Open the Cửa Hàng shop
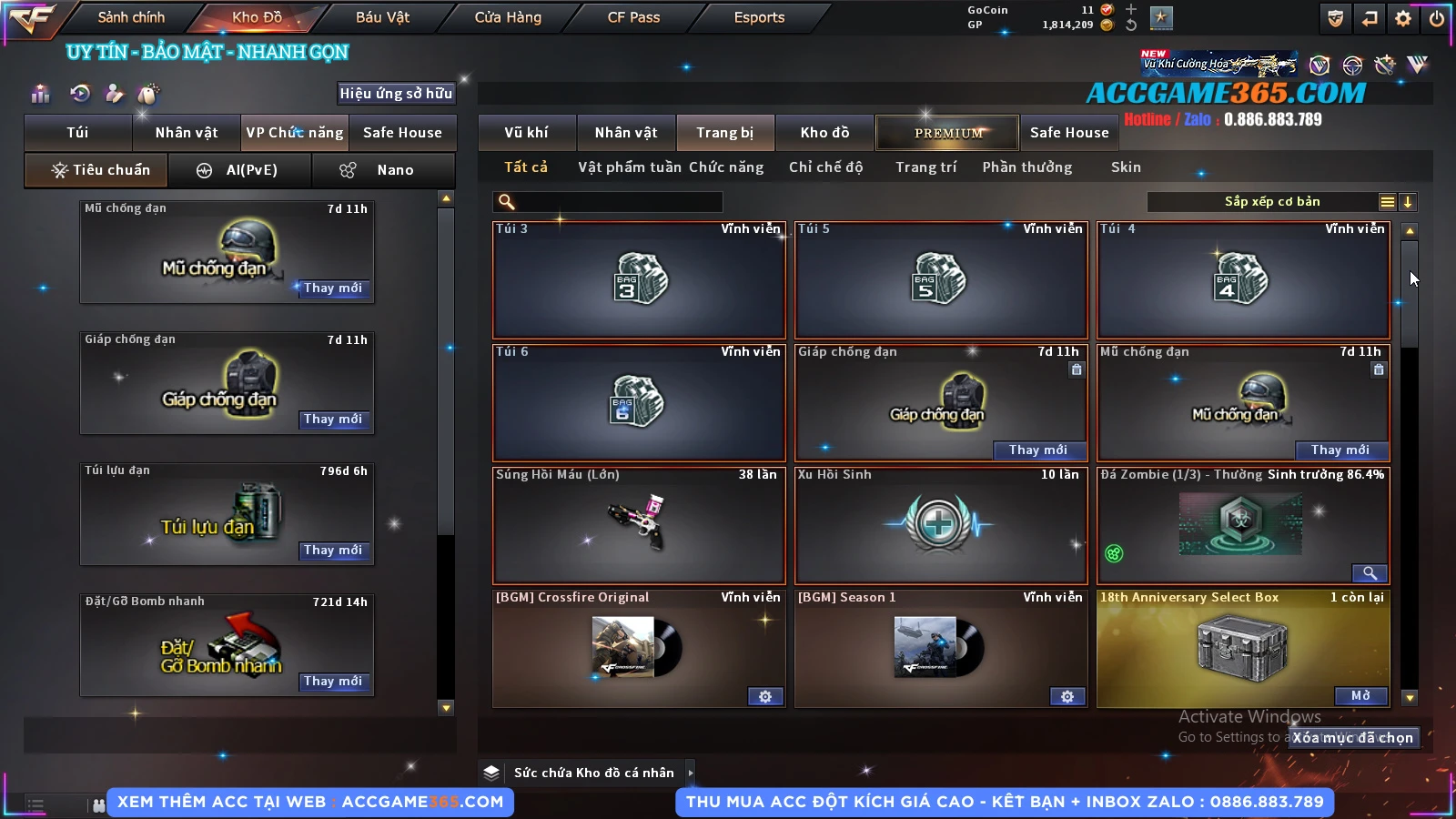1456x819 pixels. (508, 17)
